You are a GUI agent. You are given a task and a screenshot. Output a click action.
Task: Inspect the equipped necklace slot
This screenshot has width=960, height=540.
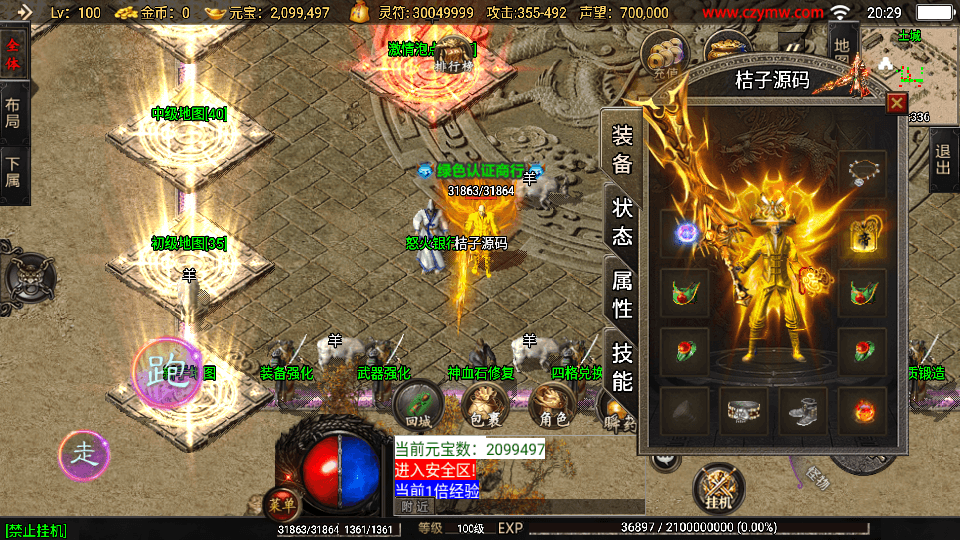click(x=862, y=174)
